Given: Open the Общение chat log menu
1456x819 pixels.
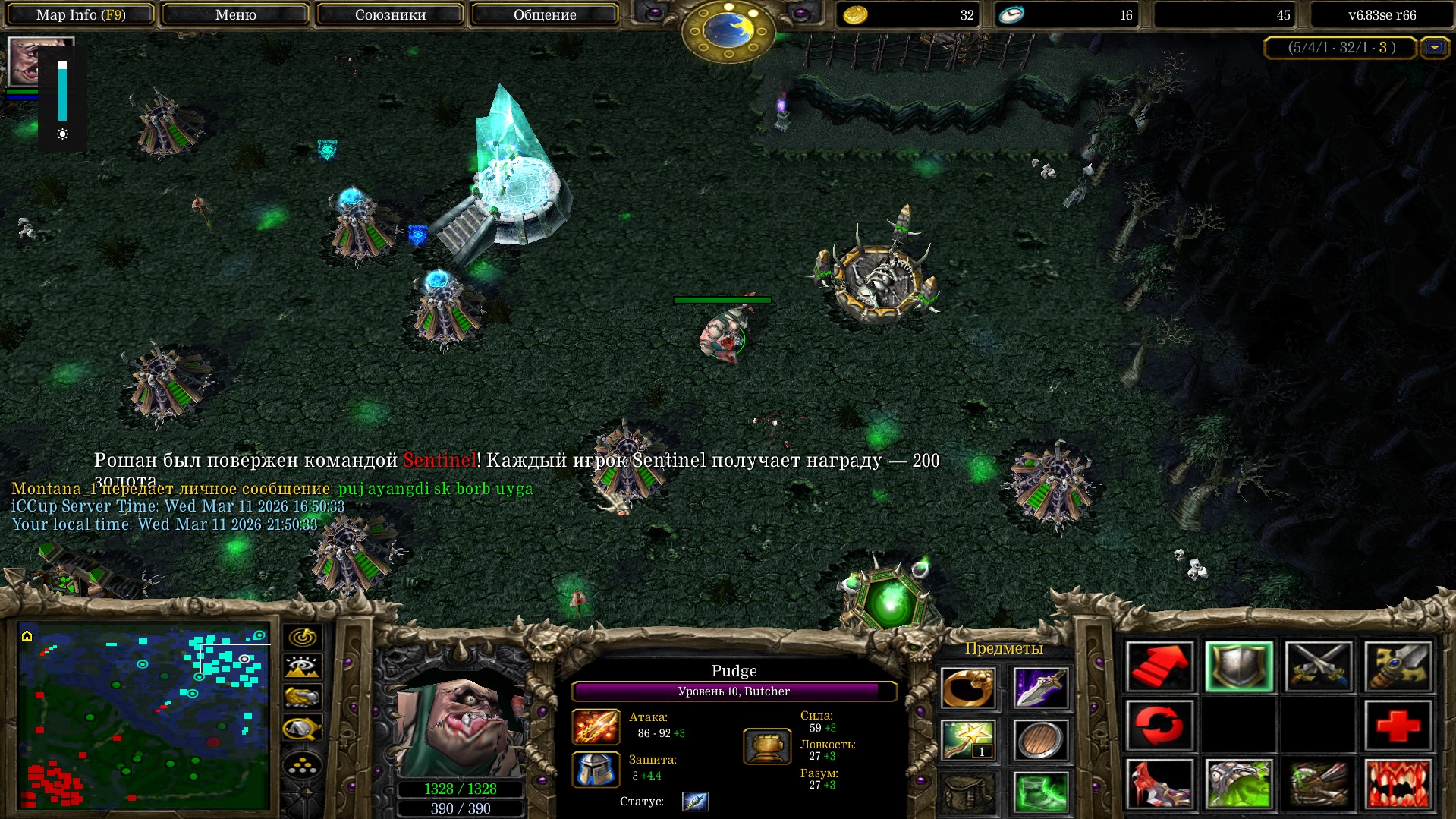Looking at the screenshot, I should (x=544, y=14).
